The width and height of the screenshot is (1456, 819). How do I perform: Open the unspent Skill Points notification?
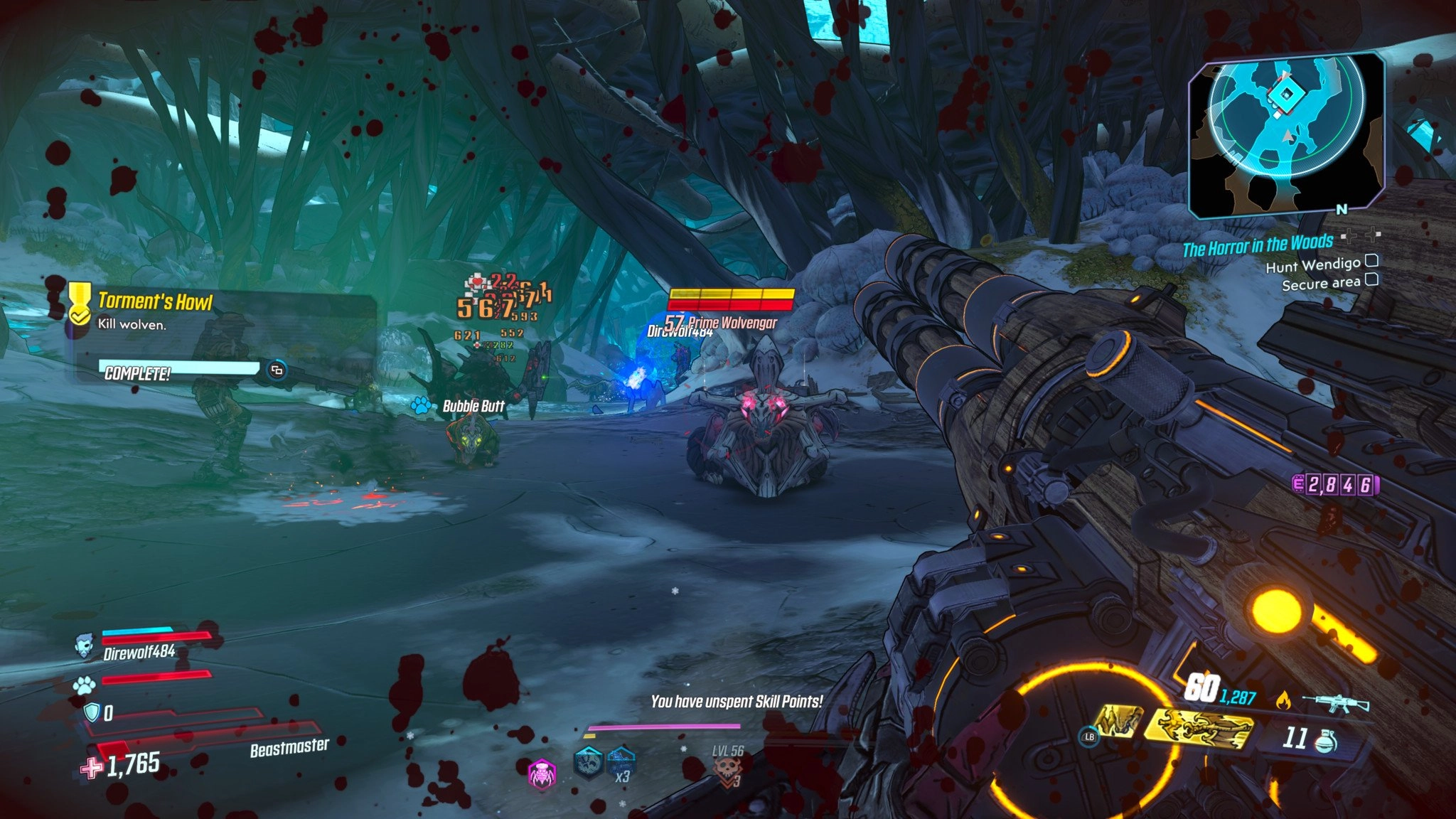click(737, 702)
